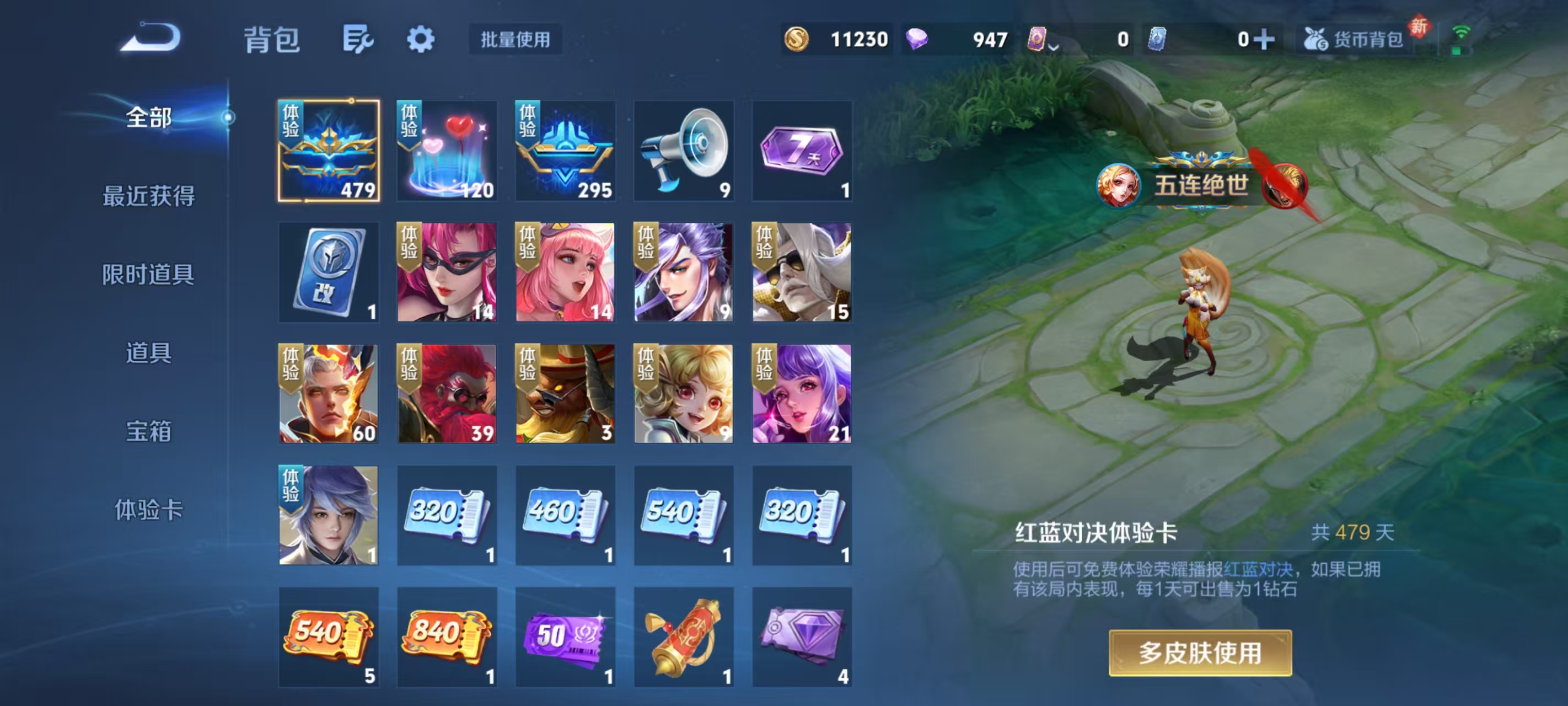Select the highlighted 红蓝对决体验卡 item
The image size is (1568, 706).
click(x=328, y=151)
